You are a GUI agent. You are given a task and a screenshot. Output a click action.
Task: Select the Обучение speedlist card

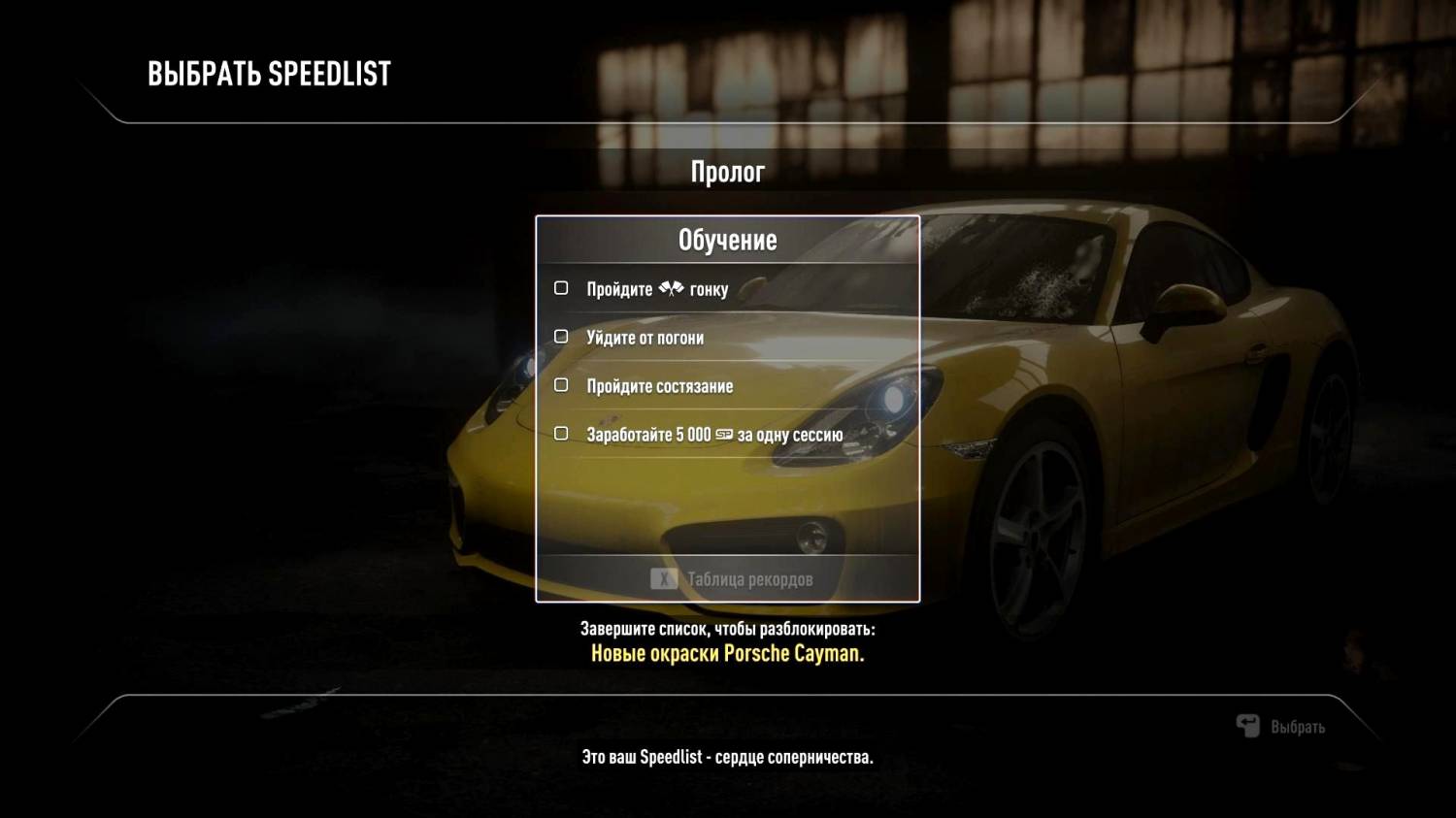(727, 240)
